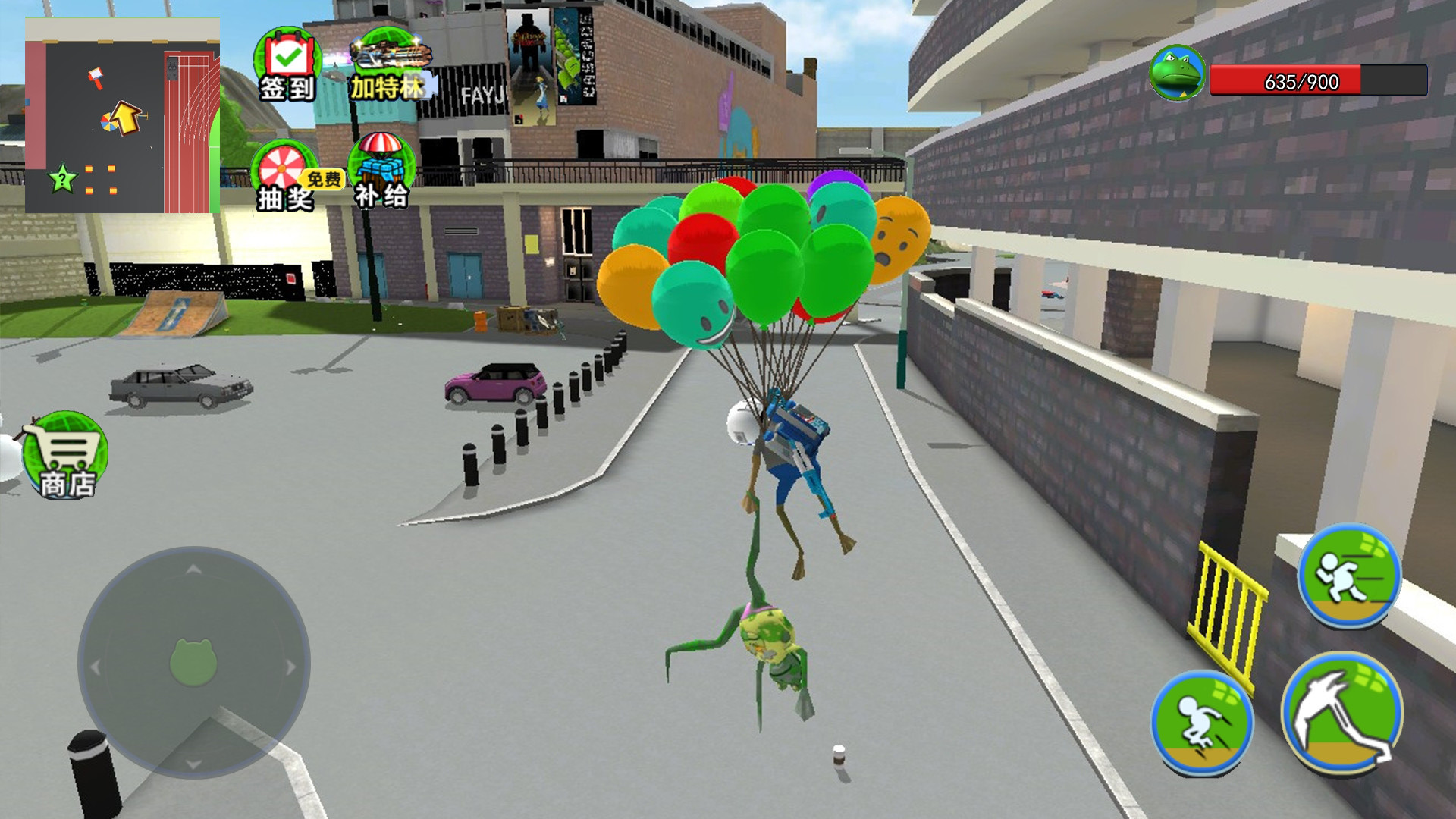Click the frog avatar portrait
This screenshot has width=1456, height=819.
(x=1176, y=74)
